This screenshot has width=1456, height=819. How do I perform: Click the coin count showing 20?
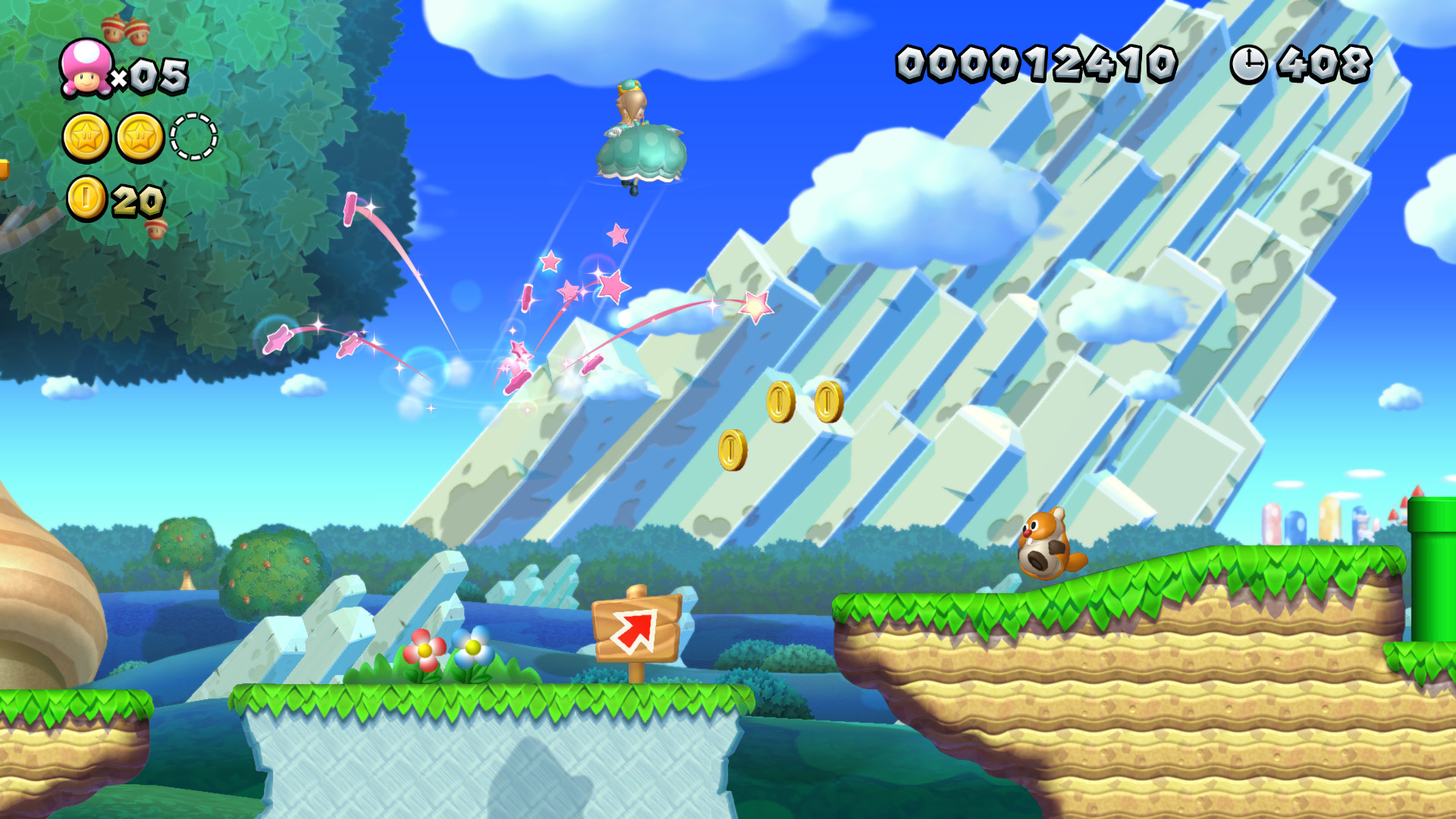click(x=136, y=199)
